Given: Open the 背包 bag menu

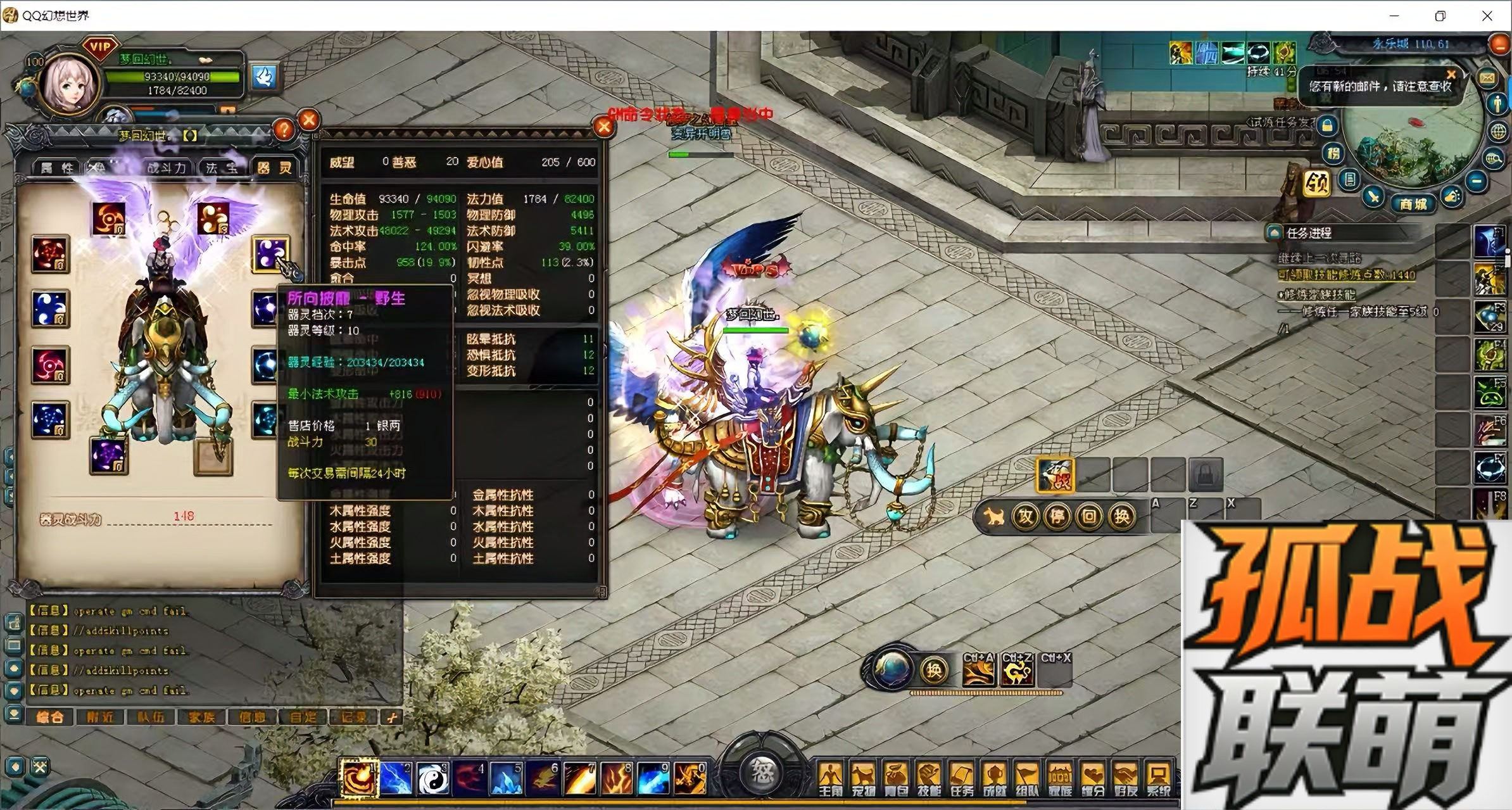Looking at the screenshot, I should point(895,780).
